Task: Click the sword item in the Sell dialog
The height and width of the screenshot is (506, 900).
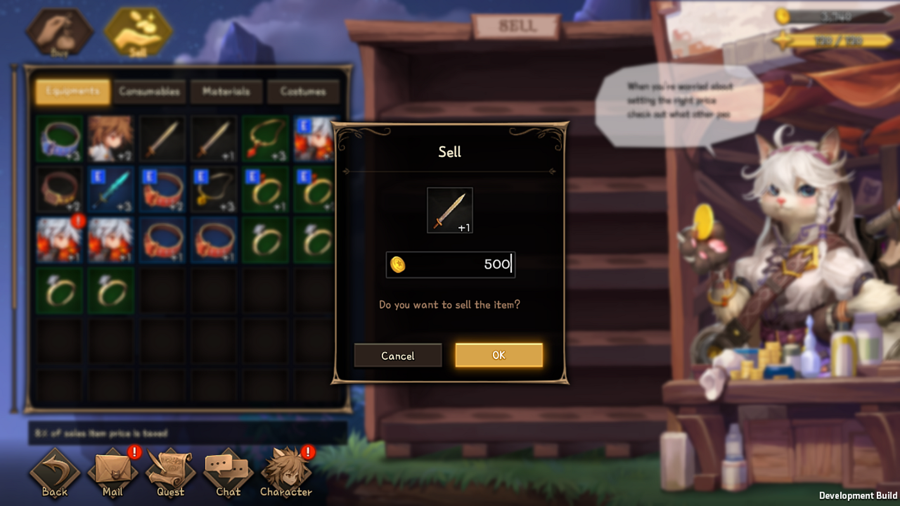Action: click(450, 210)
